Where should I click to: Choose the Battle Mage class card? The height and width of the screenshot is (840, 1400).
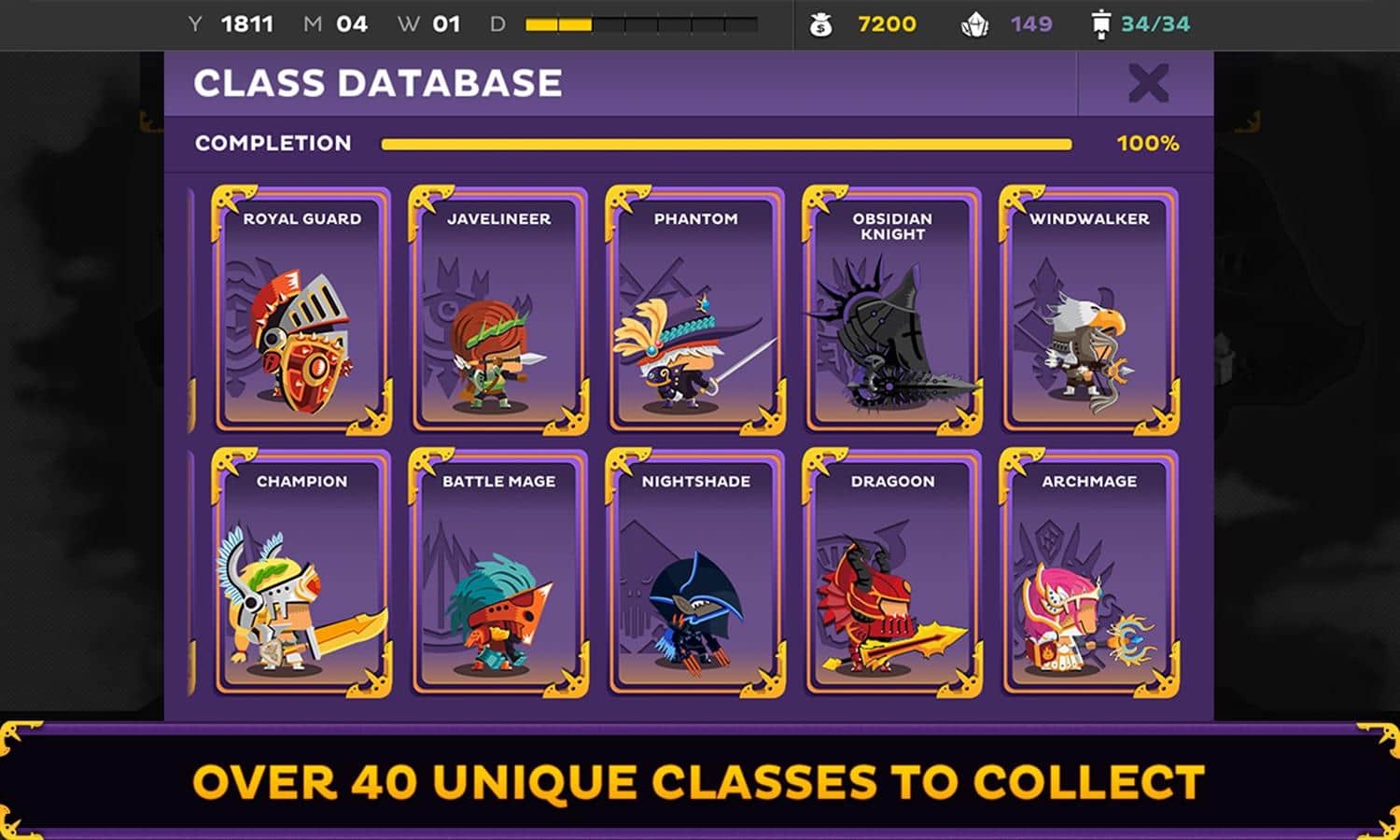pyautogui.click(x=498, y=573)
